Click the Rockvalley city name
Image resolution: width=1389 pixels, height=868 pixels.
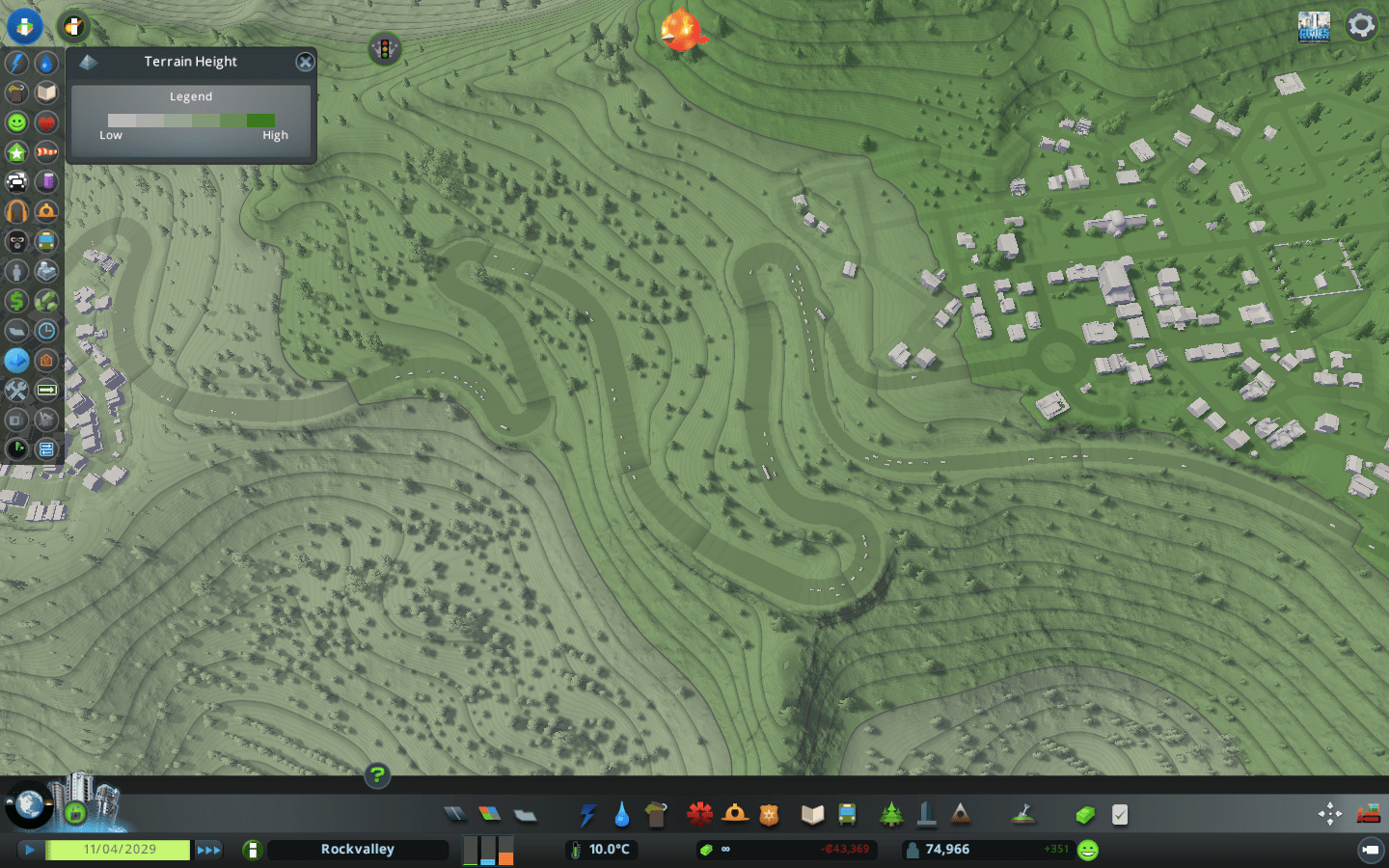tap(357, 850)
